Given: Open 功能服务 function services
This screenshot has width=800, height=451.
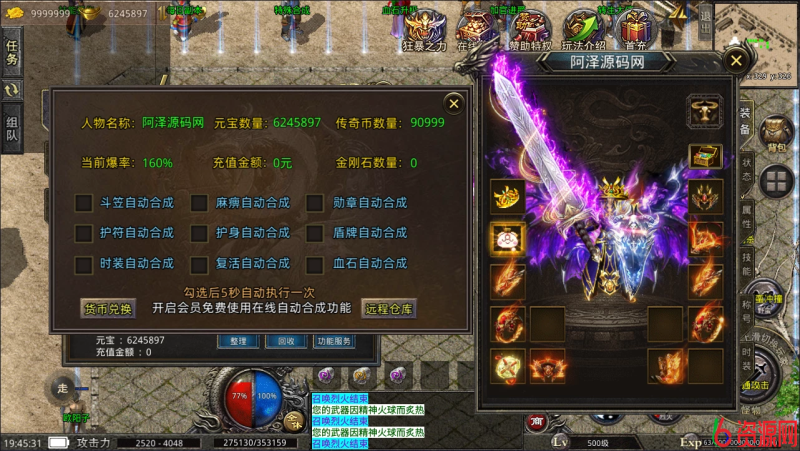Looking at the screenshot, I should [x=334, y=341].
